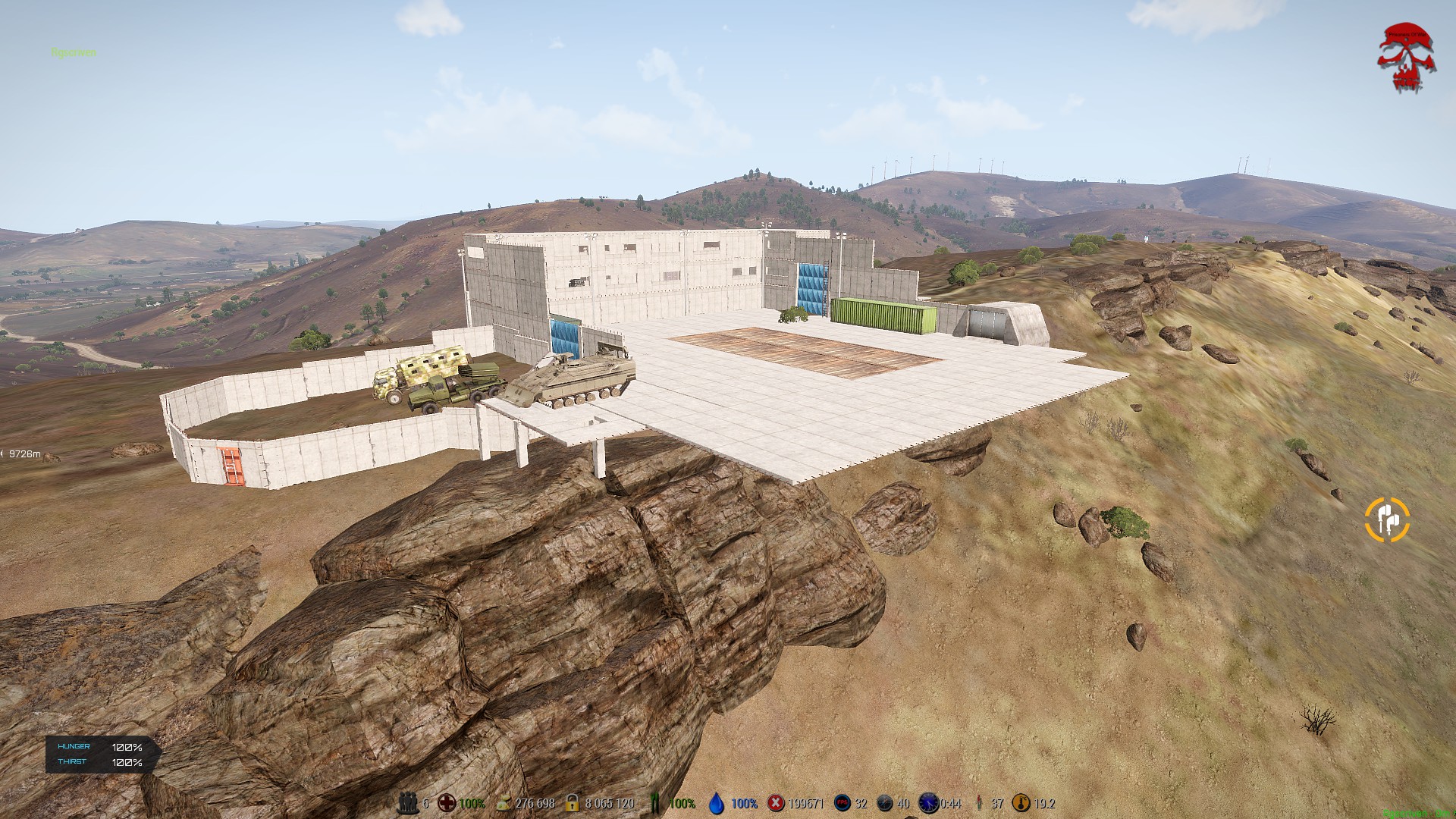The height and width of the screenshot is (819, 1456).
Task: Click the pop tabs money pile icon
Action: 502,803
